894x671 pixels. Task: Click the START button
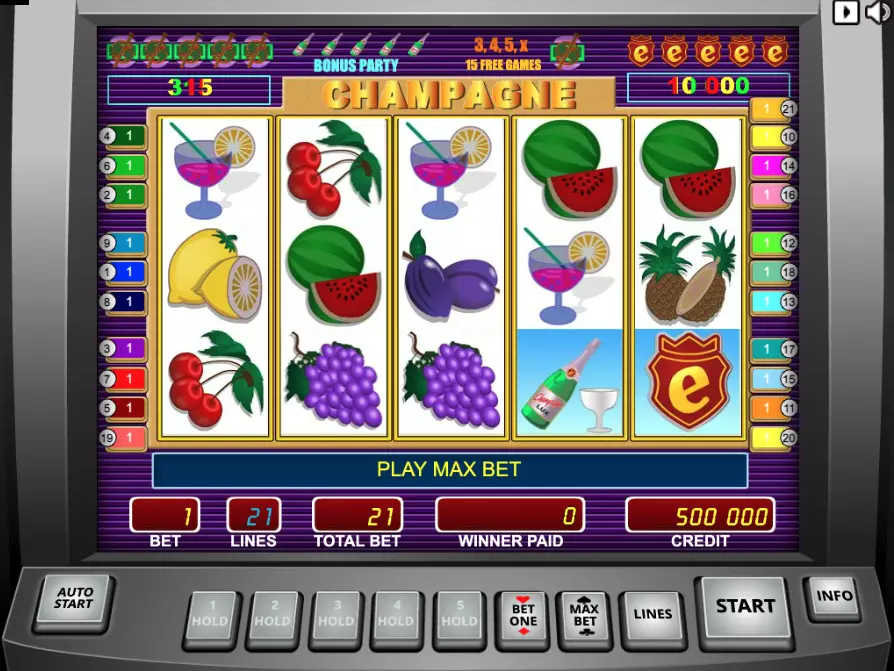coord(744,607)
